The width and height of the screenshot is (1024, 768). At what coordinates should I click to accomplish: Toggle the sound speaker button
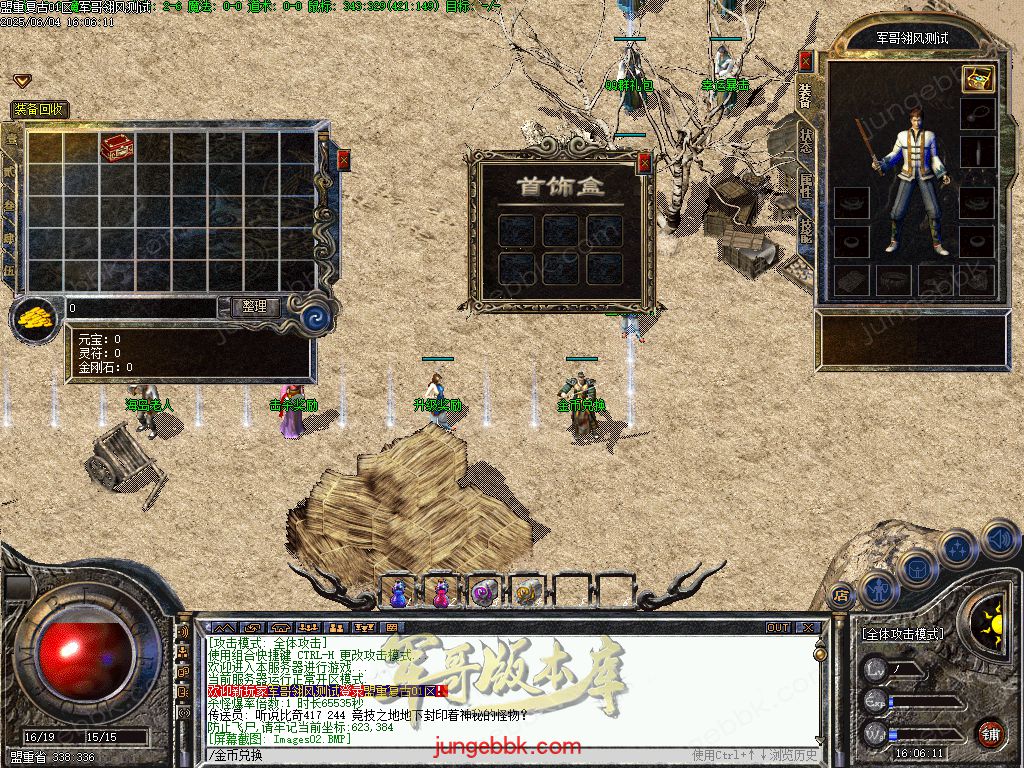pyautogui.click(x=1000, y=539)
